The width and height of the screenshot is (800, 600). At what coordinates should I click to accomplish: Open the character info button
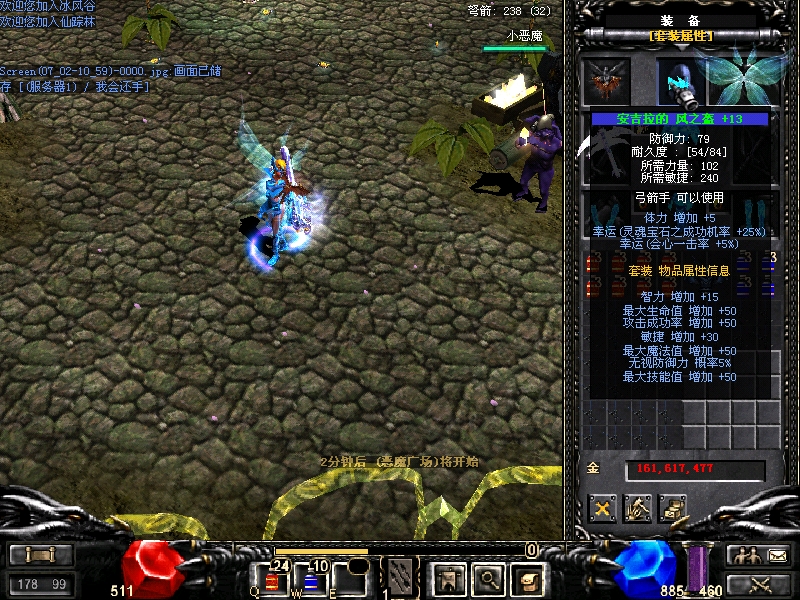coord(447,578)
